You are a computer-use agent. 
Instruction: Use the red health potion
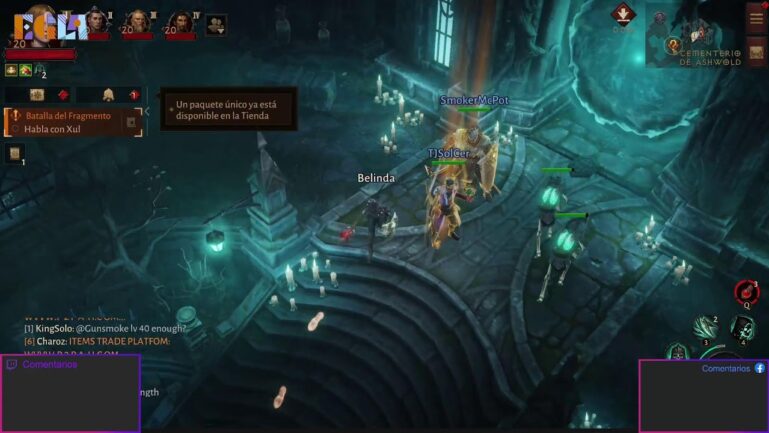point(746,292)
